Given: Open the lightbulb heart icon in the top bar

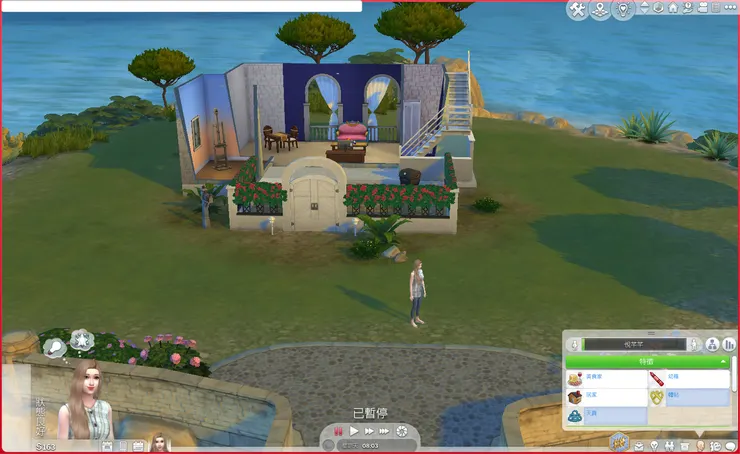Looking at the screenshot, I should (623, 10).
